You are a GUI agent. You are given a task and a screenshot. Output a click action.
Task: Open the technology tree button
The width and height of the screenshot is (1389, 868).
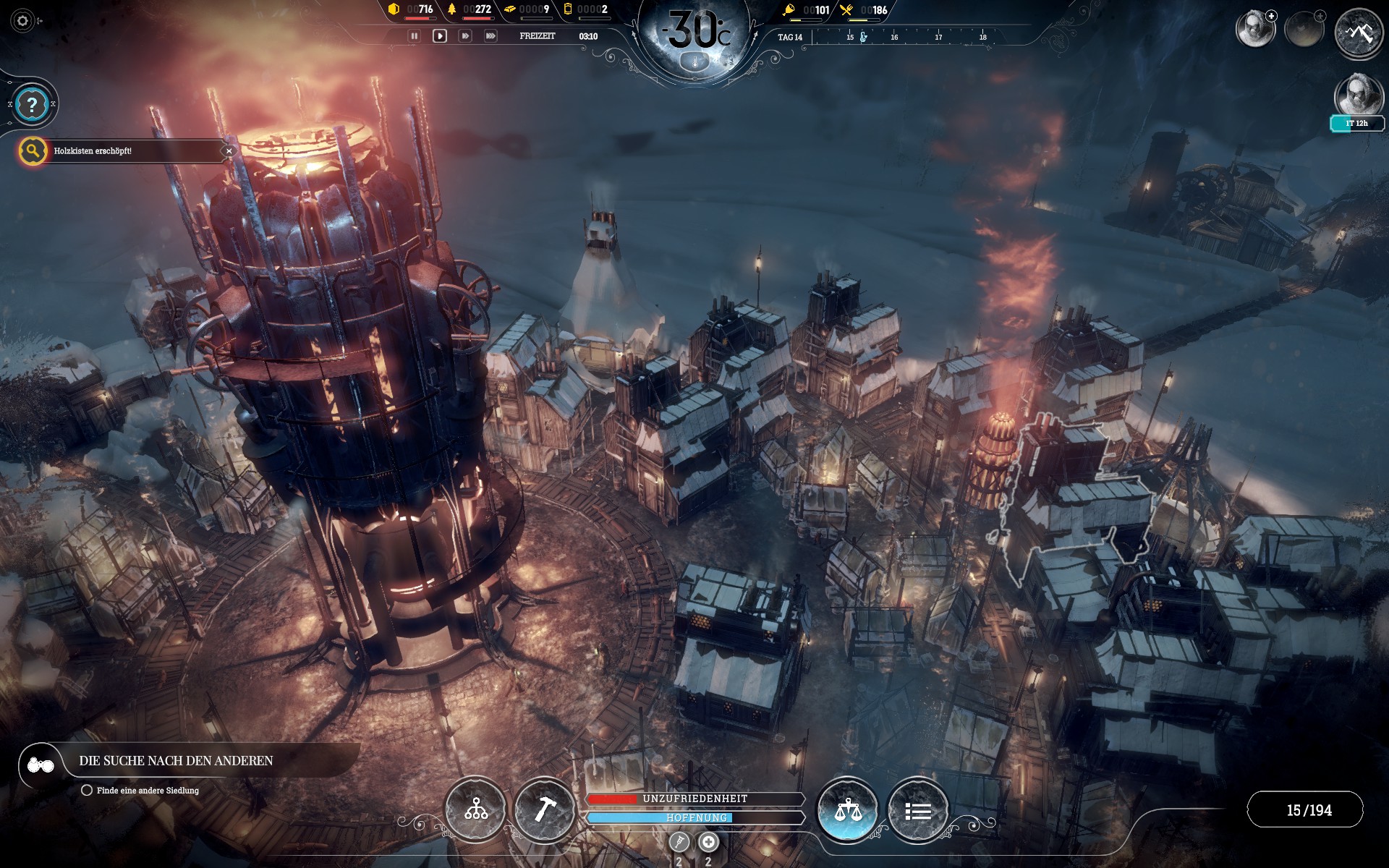click(x=475, y=809)
